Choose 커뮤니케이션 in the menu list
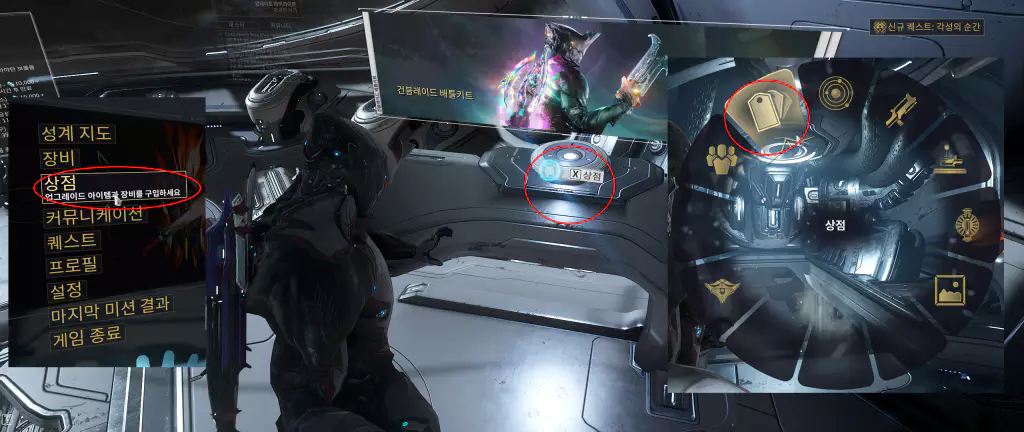 point(95,215)
